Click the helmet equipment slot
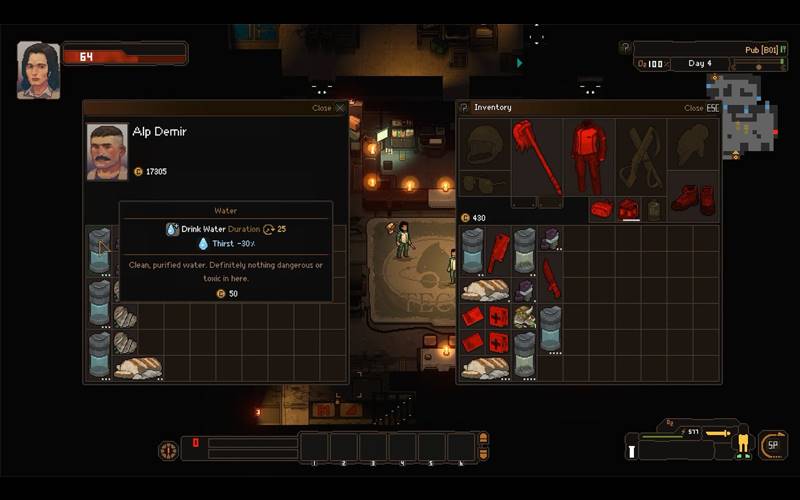 485,147
